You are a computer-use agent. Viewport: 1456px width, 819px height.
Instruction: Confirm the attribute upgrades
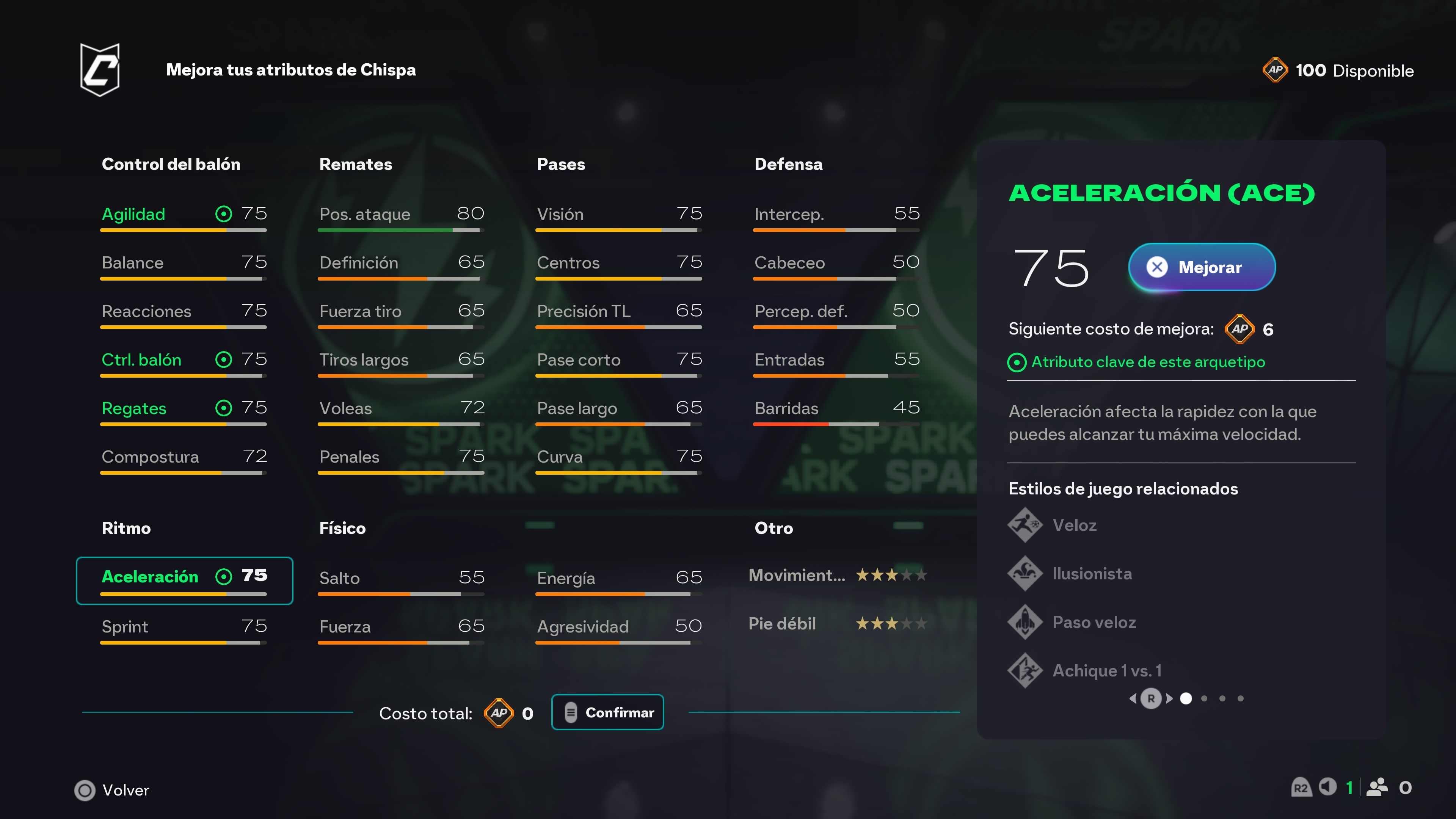tap(607, 712)
